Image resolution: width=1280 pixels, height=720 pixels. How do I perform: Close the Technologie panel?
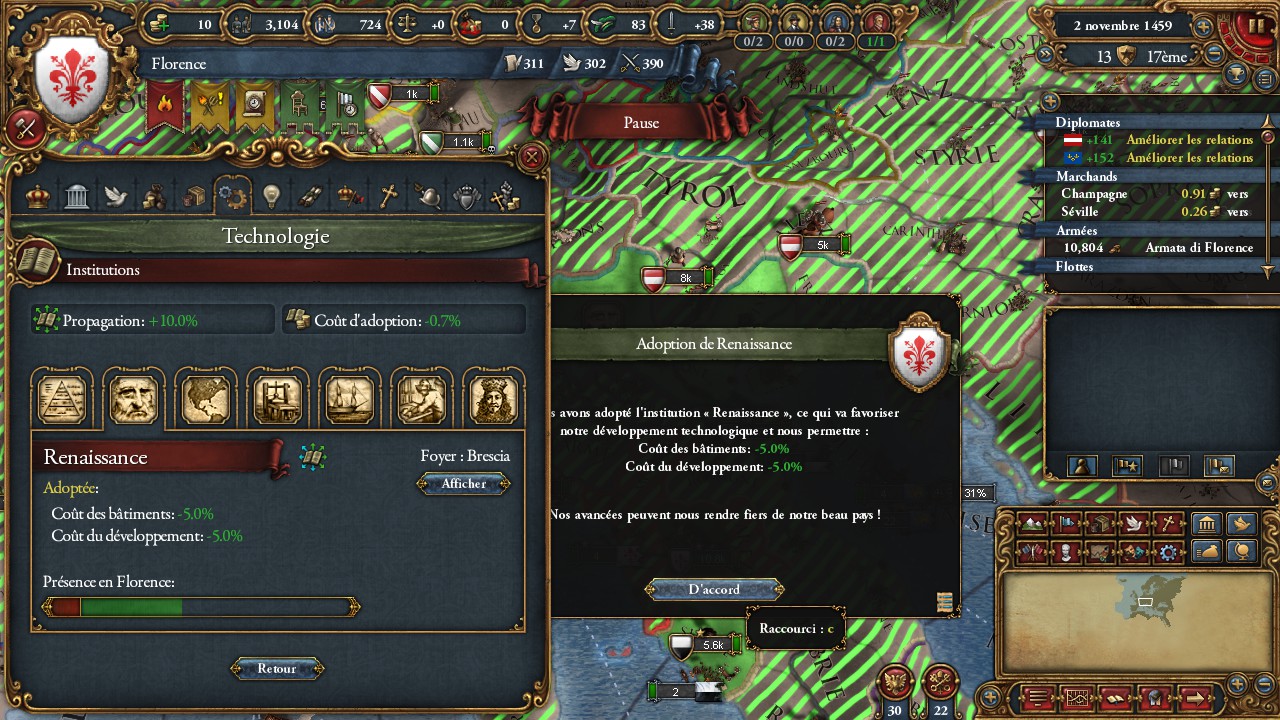[x=532, y=157]
